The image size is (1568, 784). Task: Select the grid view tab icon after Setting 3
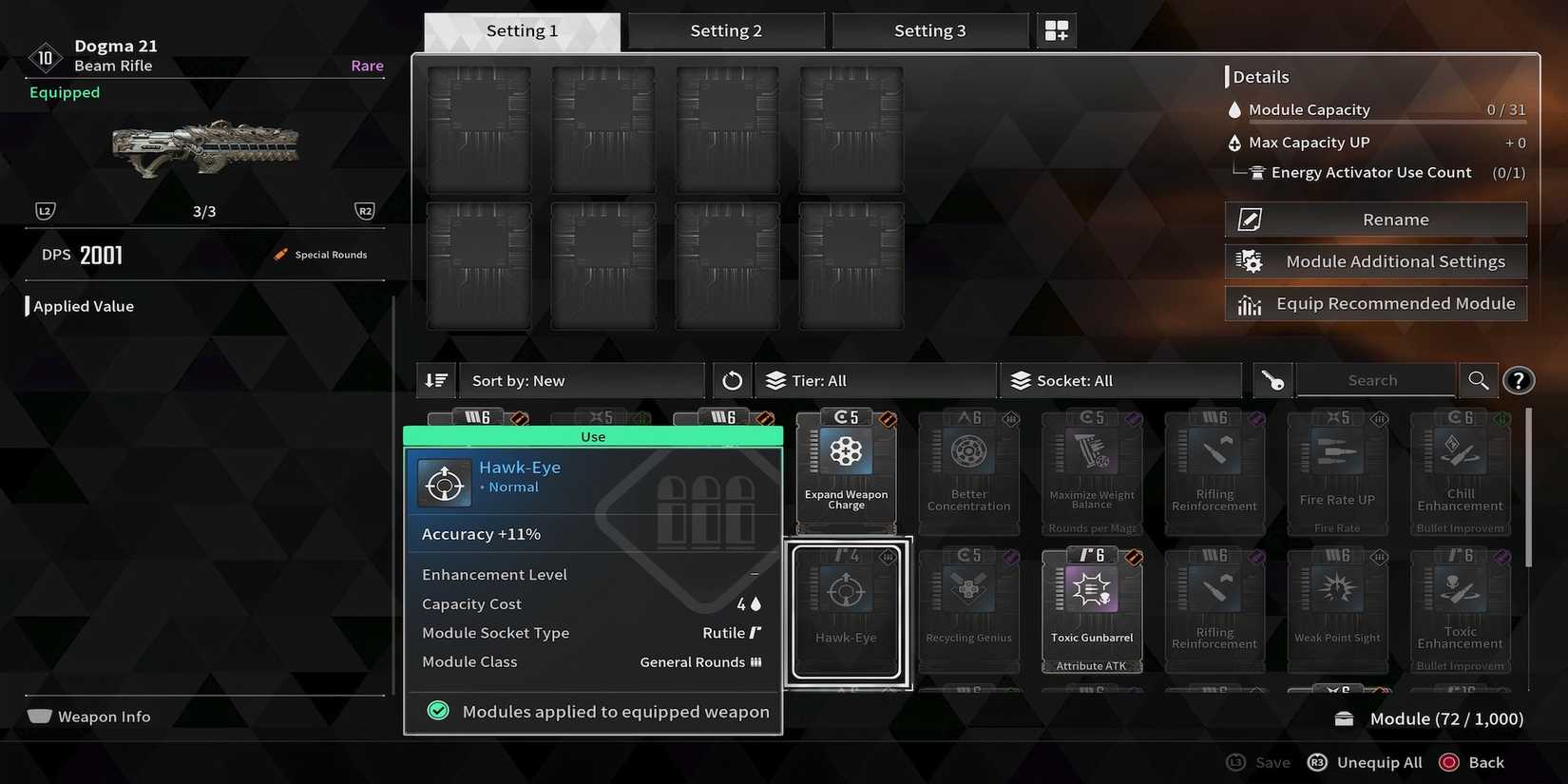tap(1056, 29)
